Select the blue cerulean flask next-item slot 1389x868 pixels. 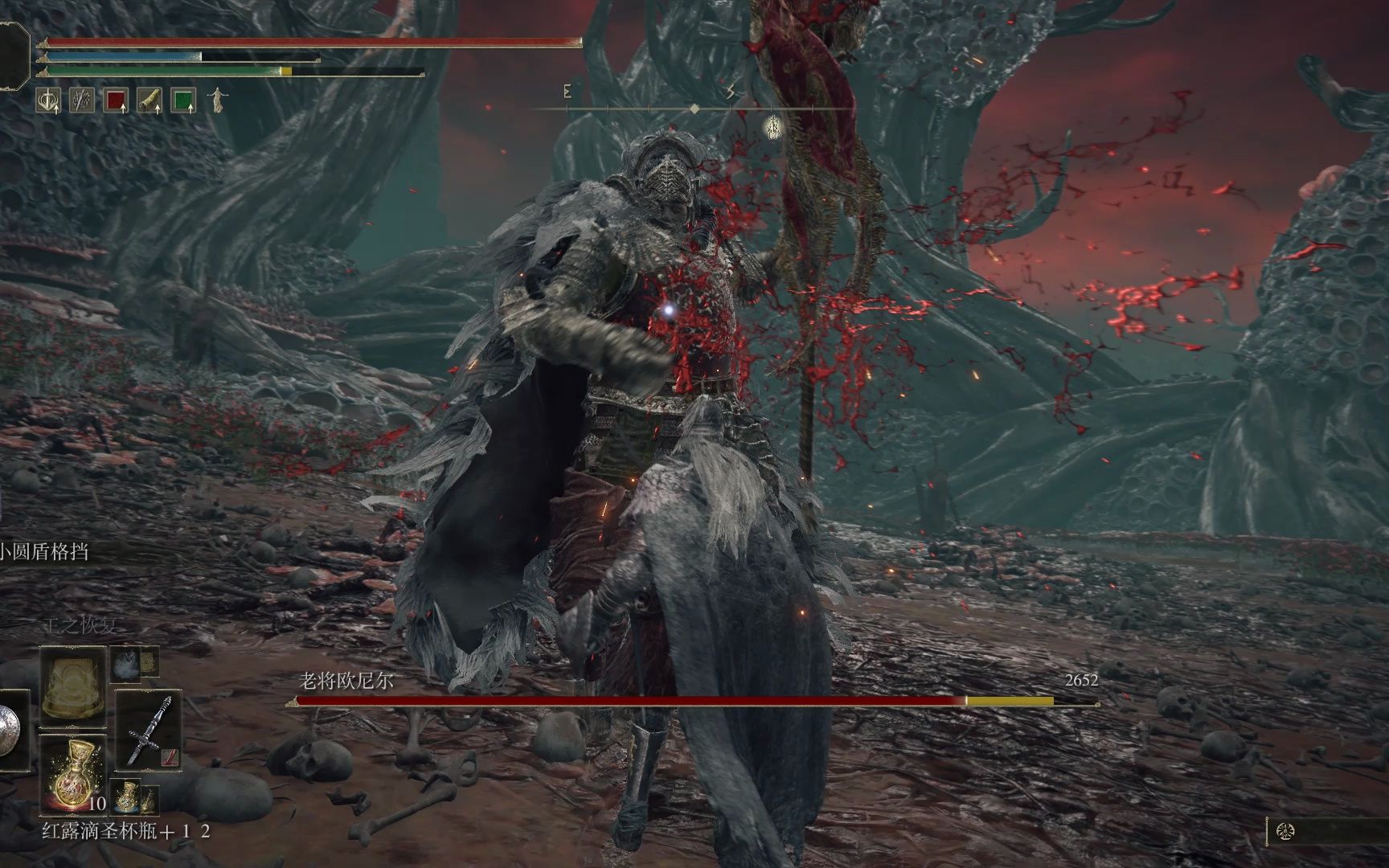point(127,796)
